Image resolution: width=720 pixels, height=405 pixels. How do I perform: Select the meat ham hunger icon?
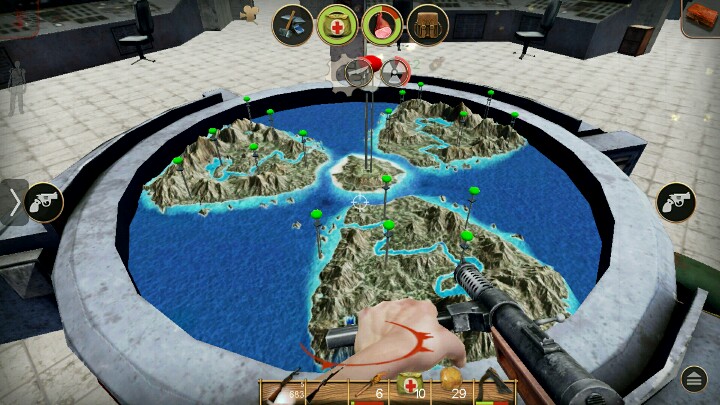coord(382,24)
